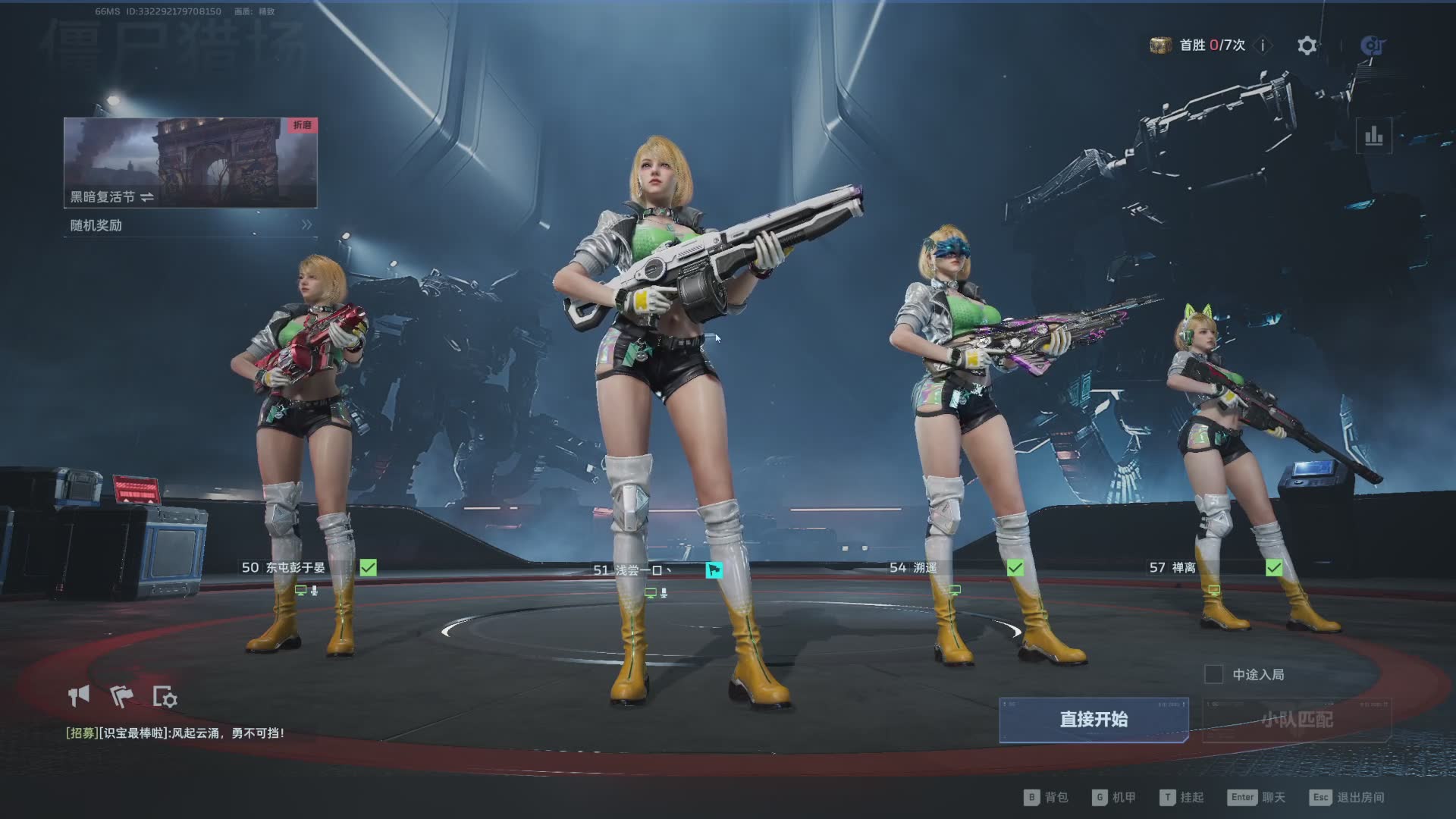Toggle the 中途入局 mid-game join checkbox
The height and width of the screenshot is (819, 1456).
click(x=1213, y=674)
